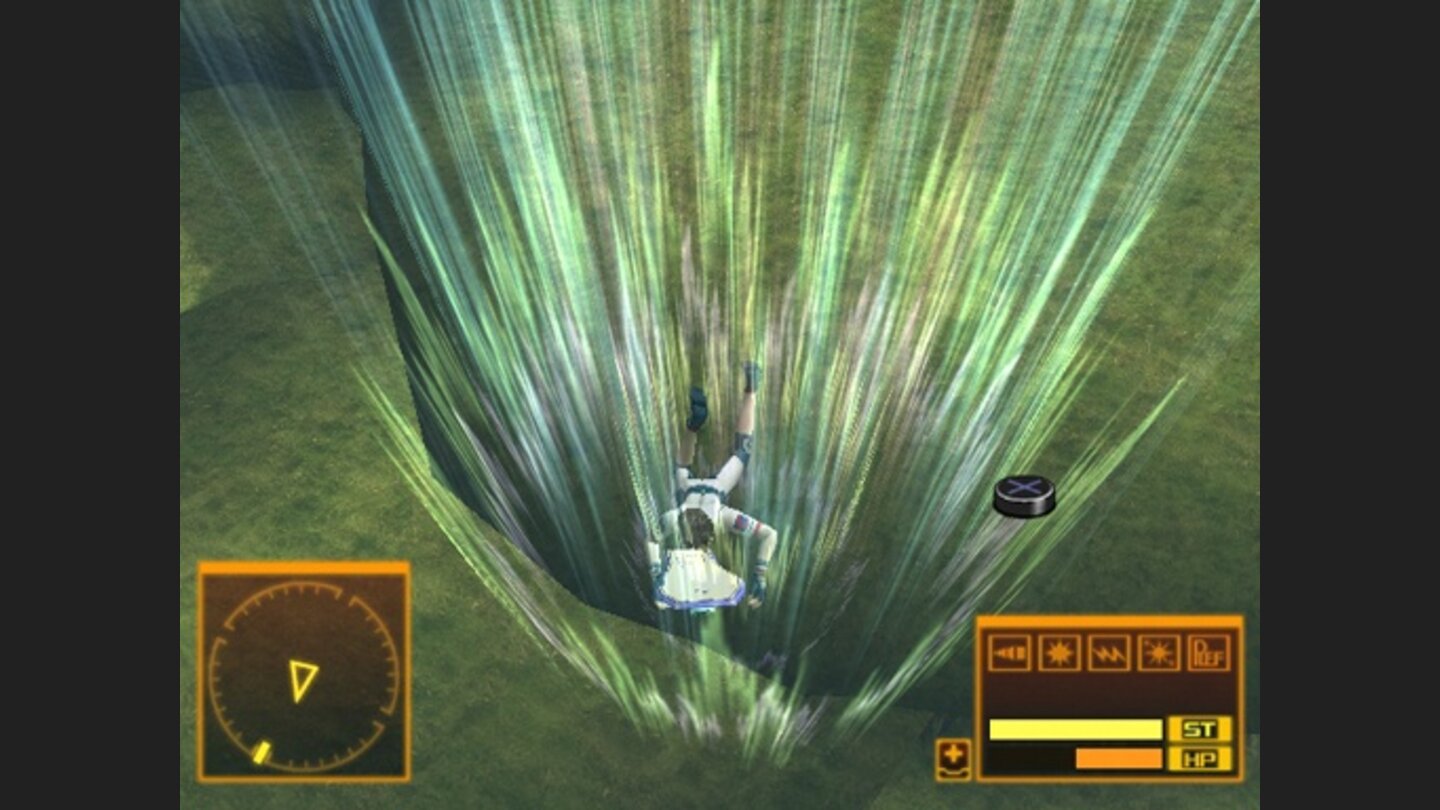Select the small star spark skill icon
The image size is (1440, 810).
(x=1158, y=654)
